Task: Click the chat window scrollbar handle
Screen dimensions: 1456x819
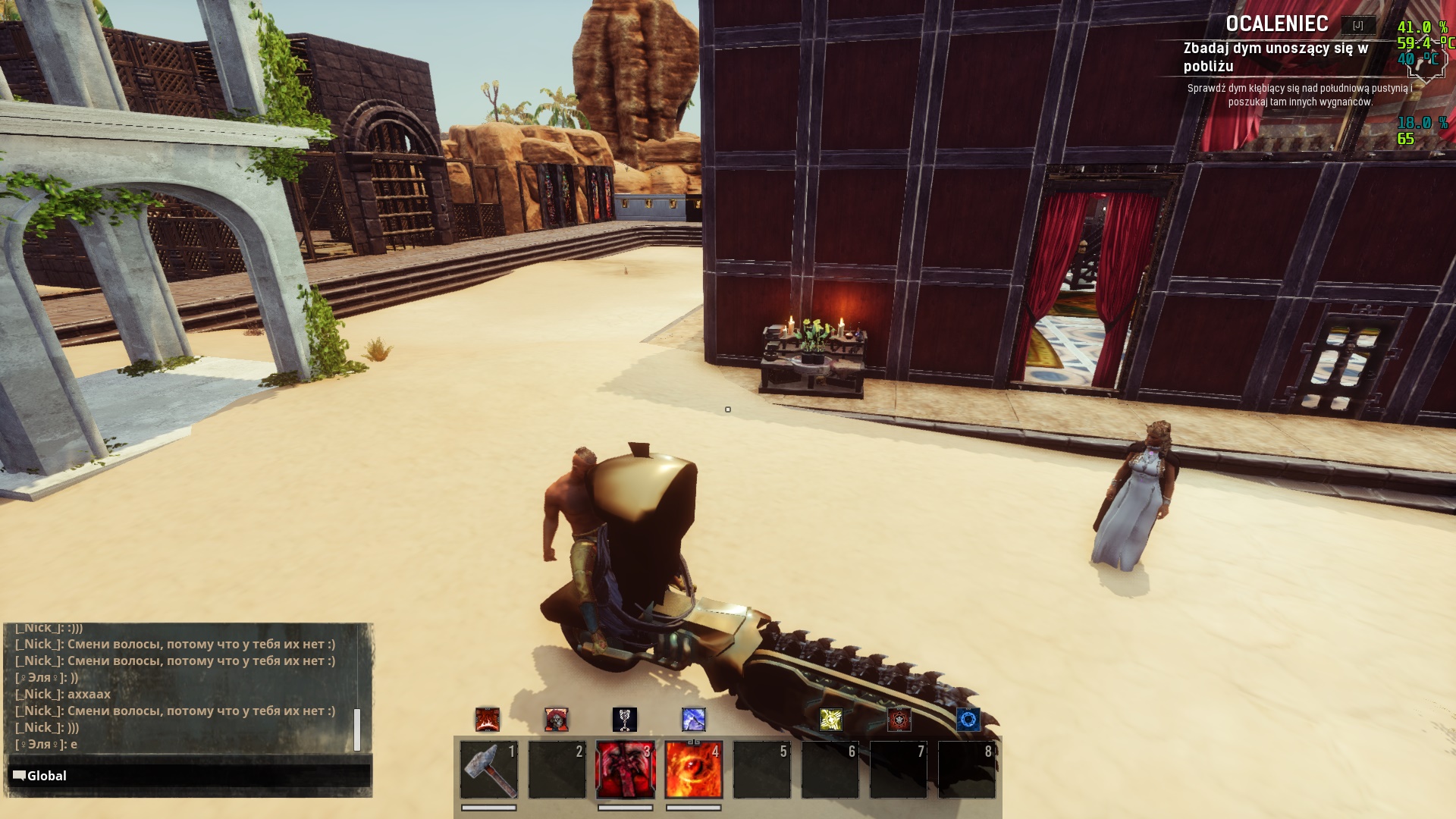Action: [x=357, y=730]
